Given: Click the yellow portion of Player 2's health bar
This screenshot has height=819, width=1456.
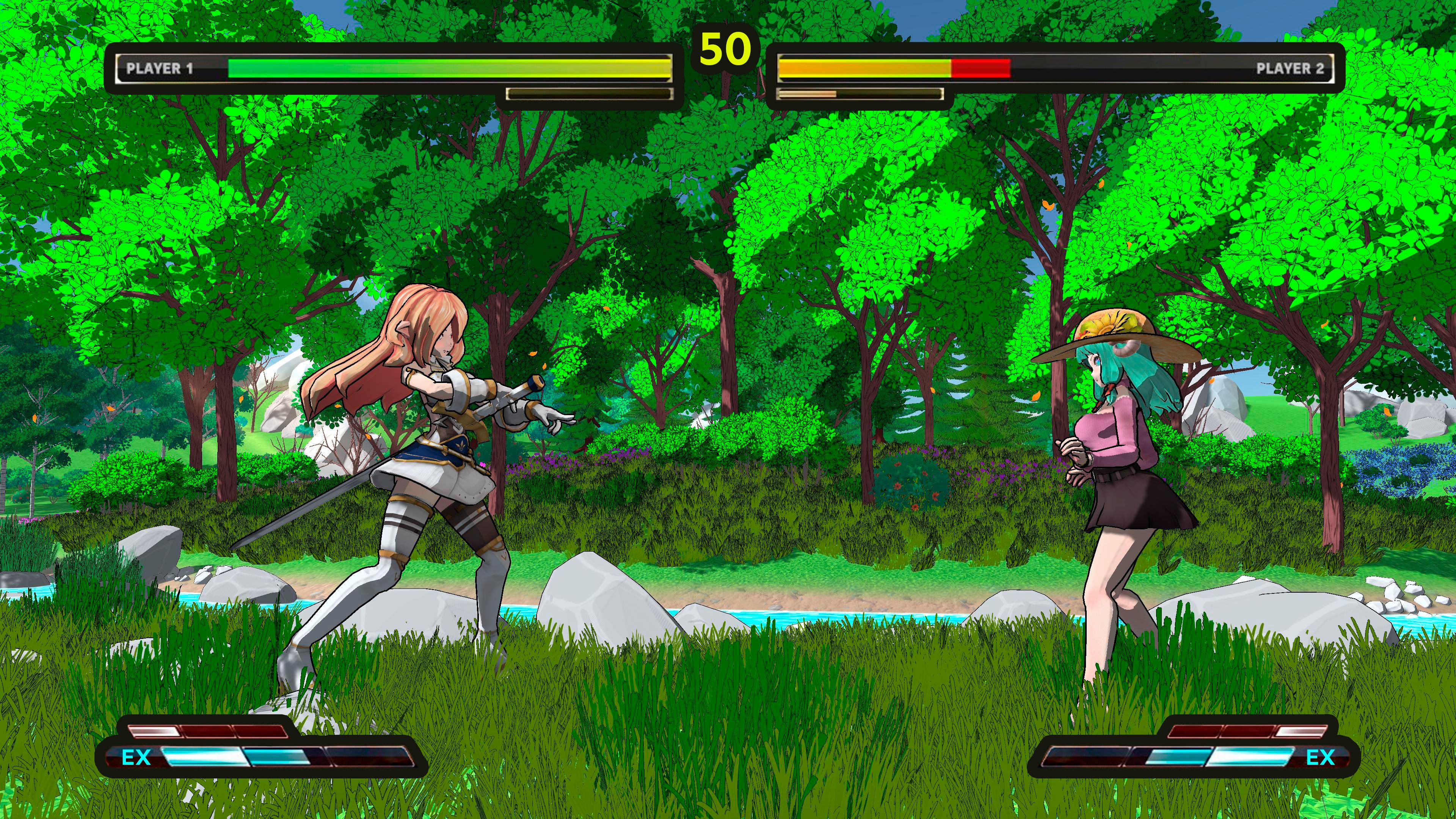Looking at the screenshot, I should [x=859, y=68].
